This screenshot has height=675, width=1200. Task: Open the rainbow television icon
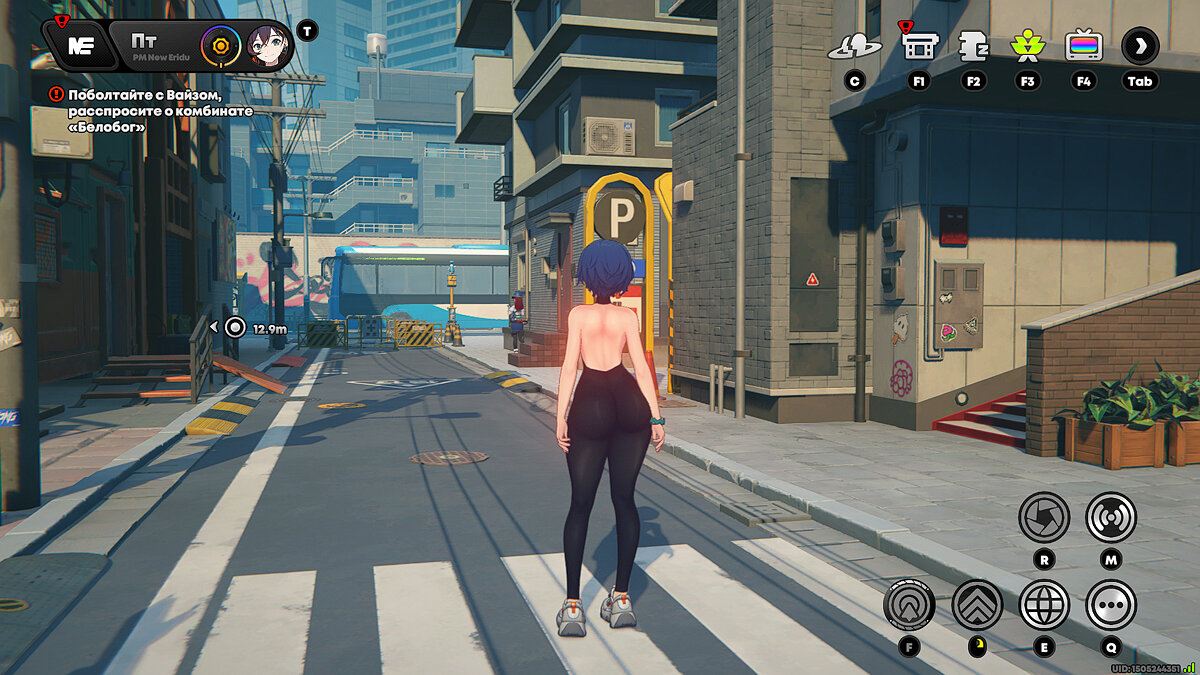tap(1084, 45)
